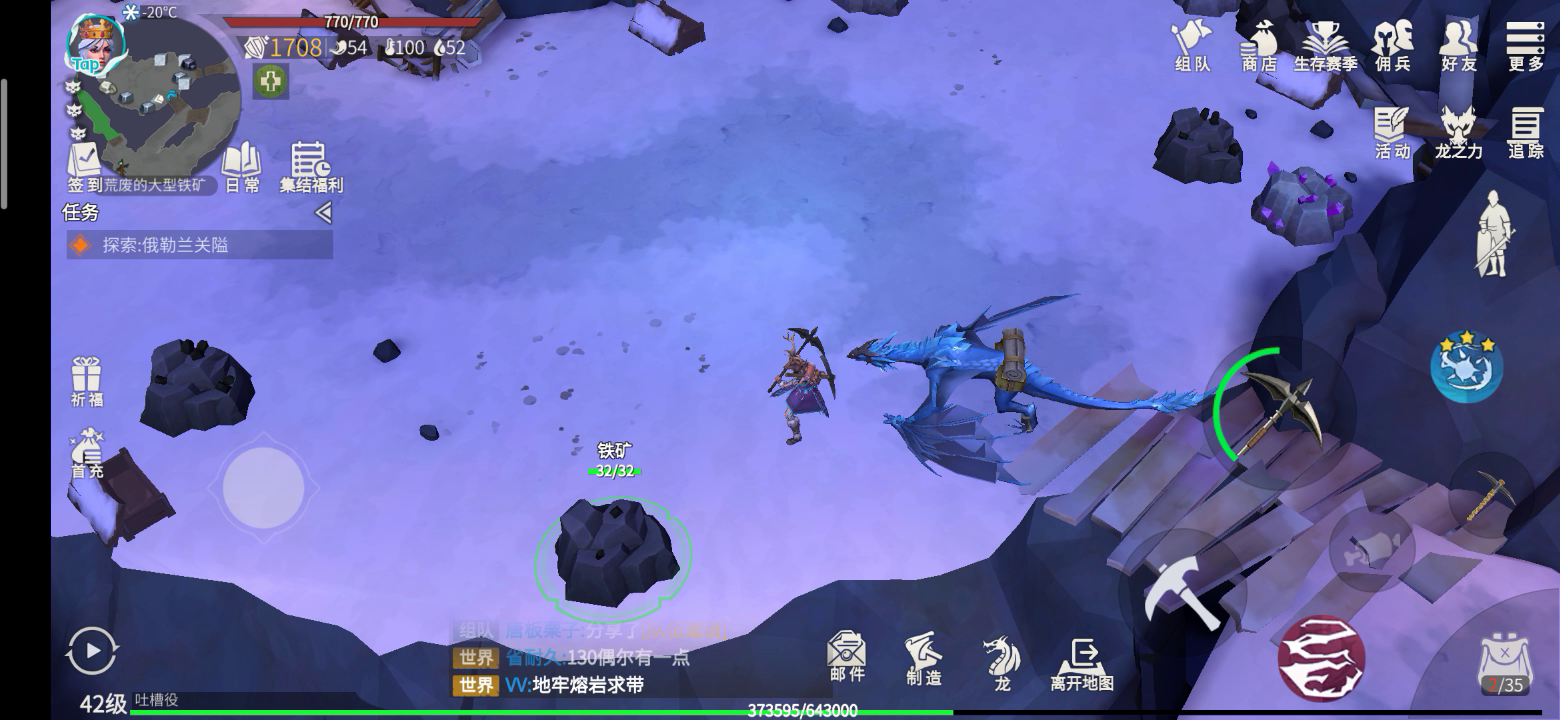The width and height of the screenshot is (1560, 720).
Task: Open the 生存赛季 survival season menu
Action: coord(1325,46)
